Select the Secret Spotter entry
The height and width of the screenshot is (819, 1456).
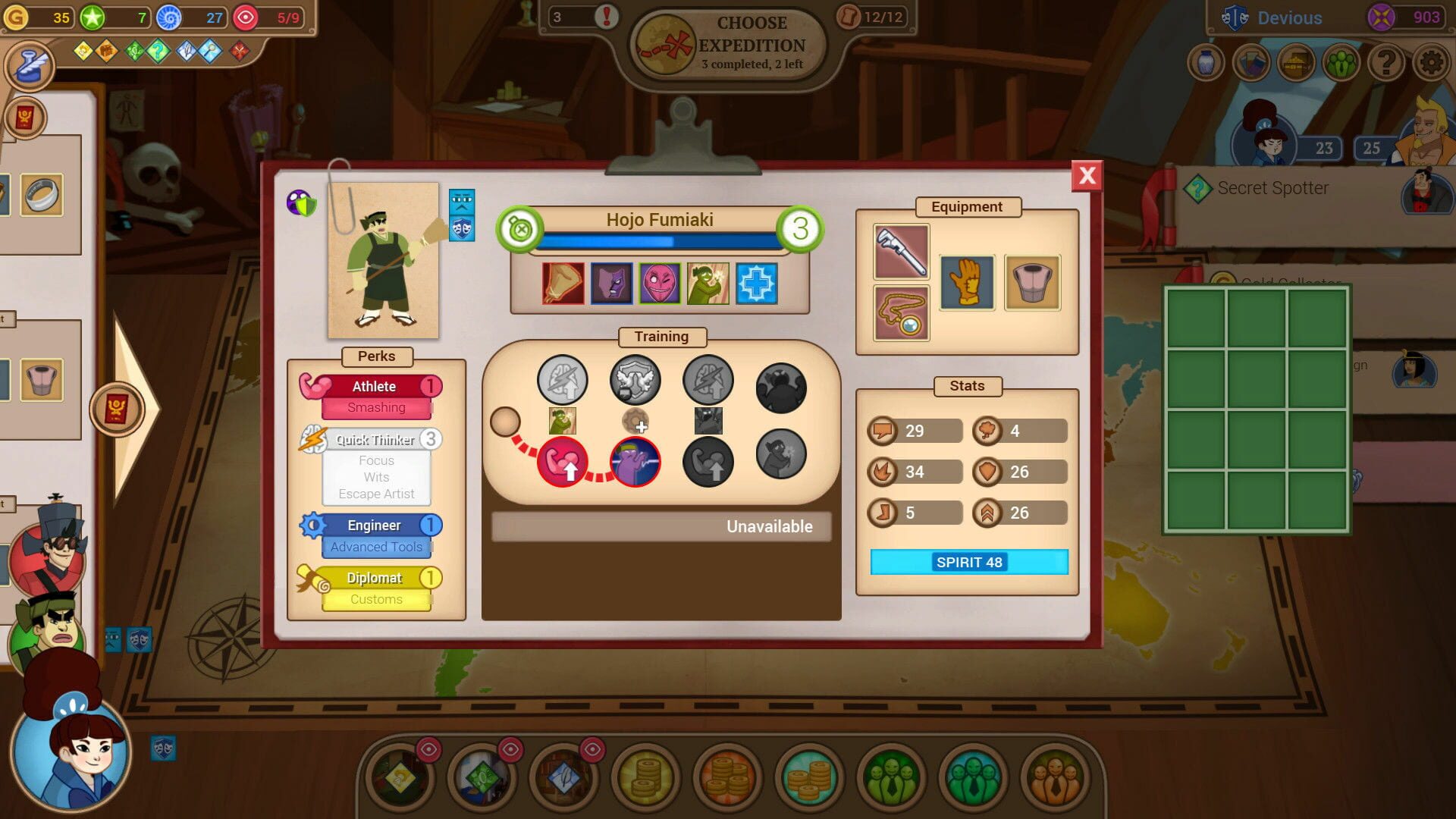point(1272,187)
